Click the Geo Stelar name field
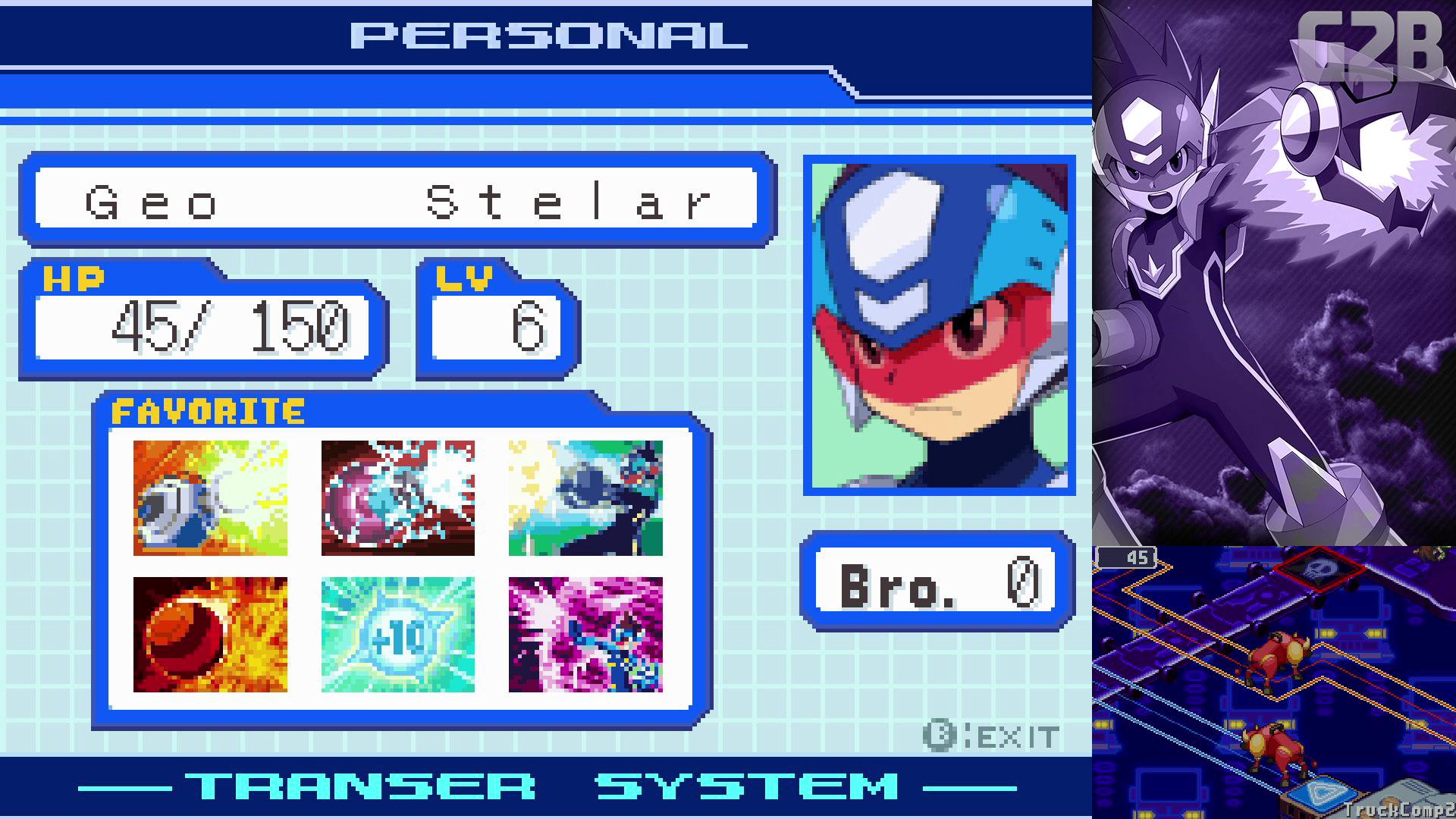 [x=396, y=200]
